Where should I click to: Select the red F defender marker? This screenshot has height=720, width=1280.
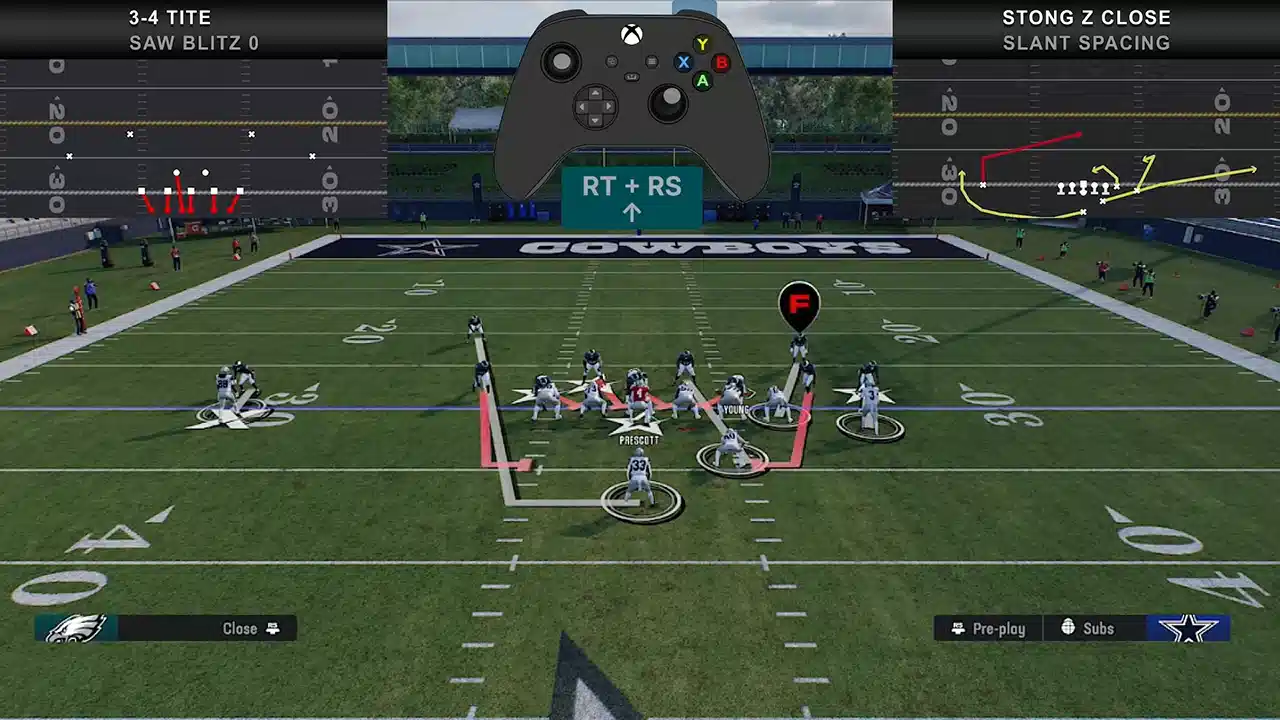point(799,304)
